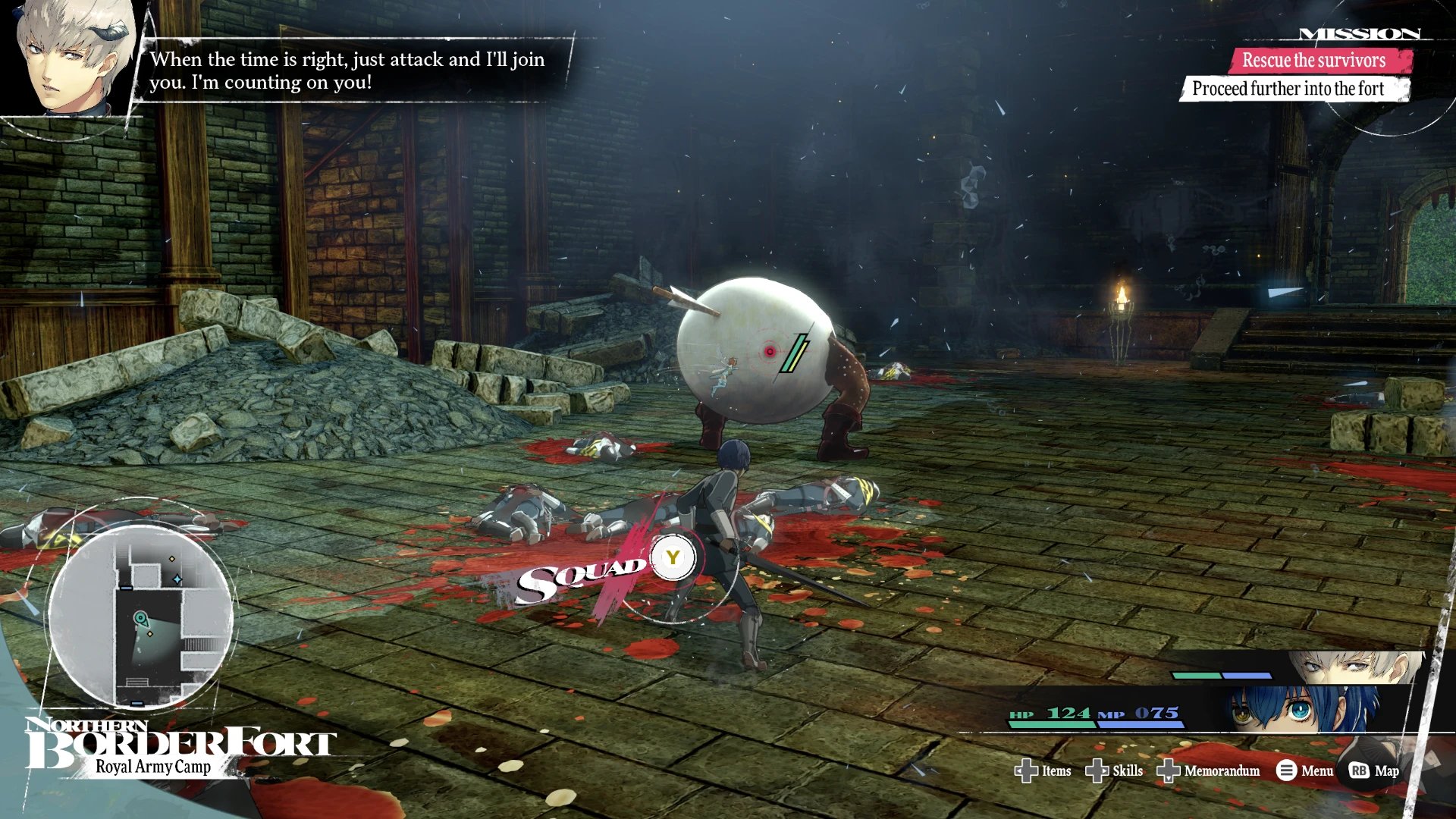Screen dimensions: 1456x819
Task: Select the Rescue the survivors mission
Action: pos(1313,61)
